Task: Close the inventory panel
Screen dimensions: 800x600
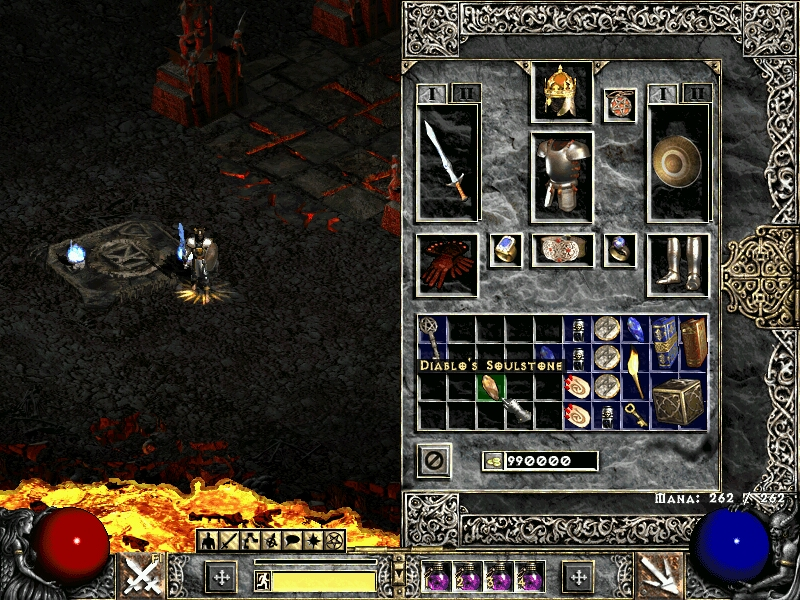Action: (434, 460)
